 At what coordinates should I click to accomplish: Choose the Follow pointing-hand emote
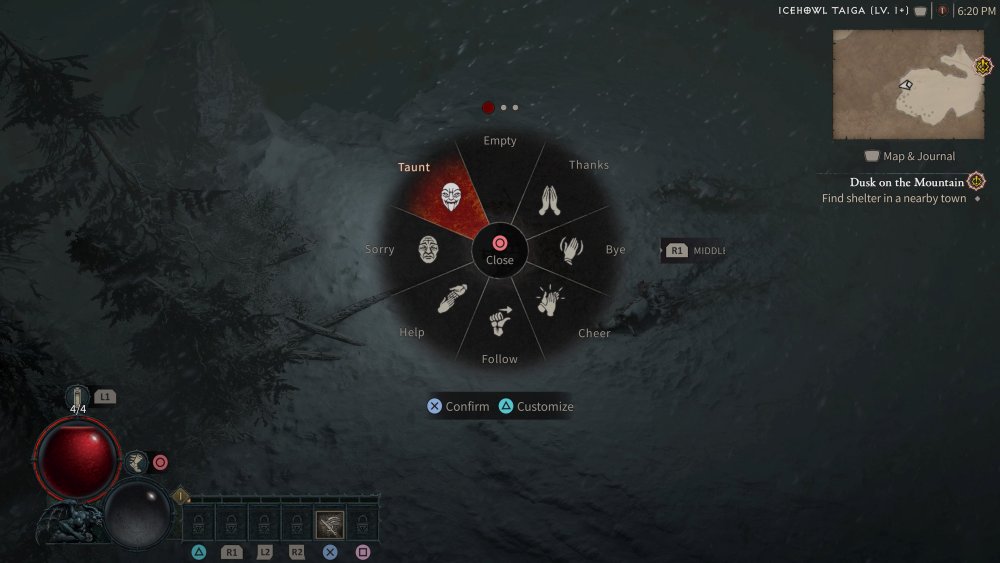500,320
